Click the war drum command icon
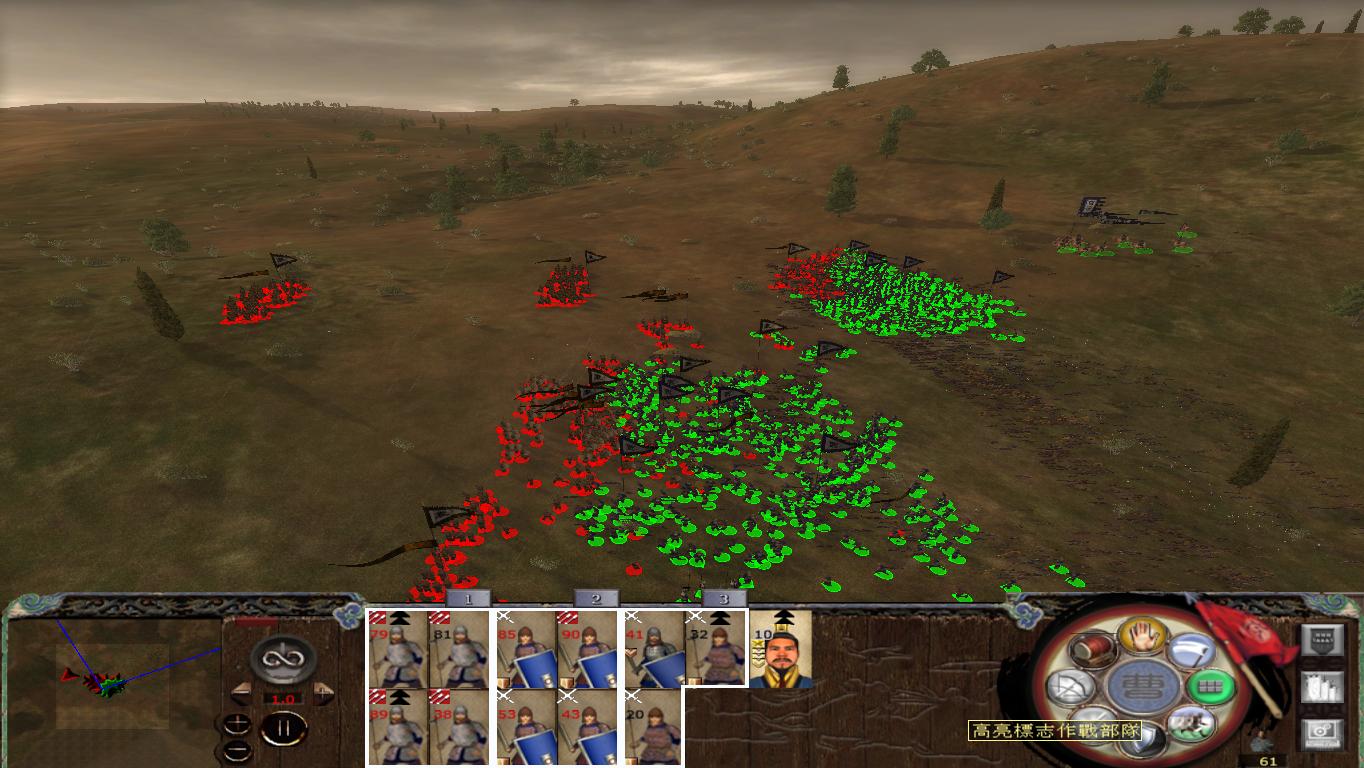The image size is (1364, 768). (1093, 649)
